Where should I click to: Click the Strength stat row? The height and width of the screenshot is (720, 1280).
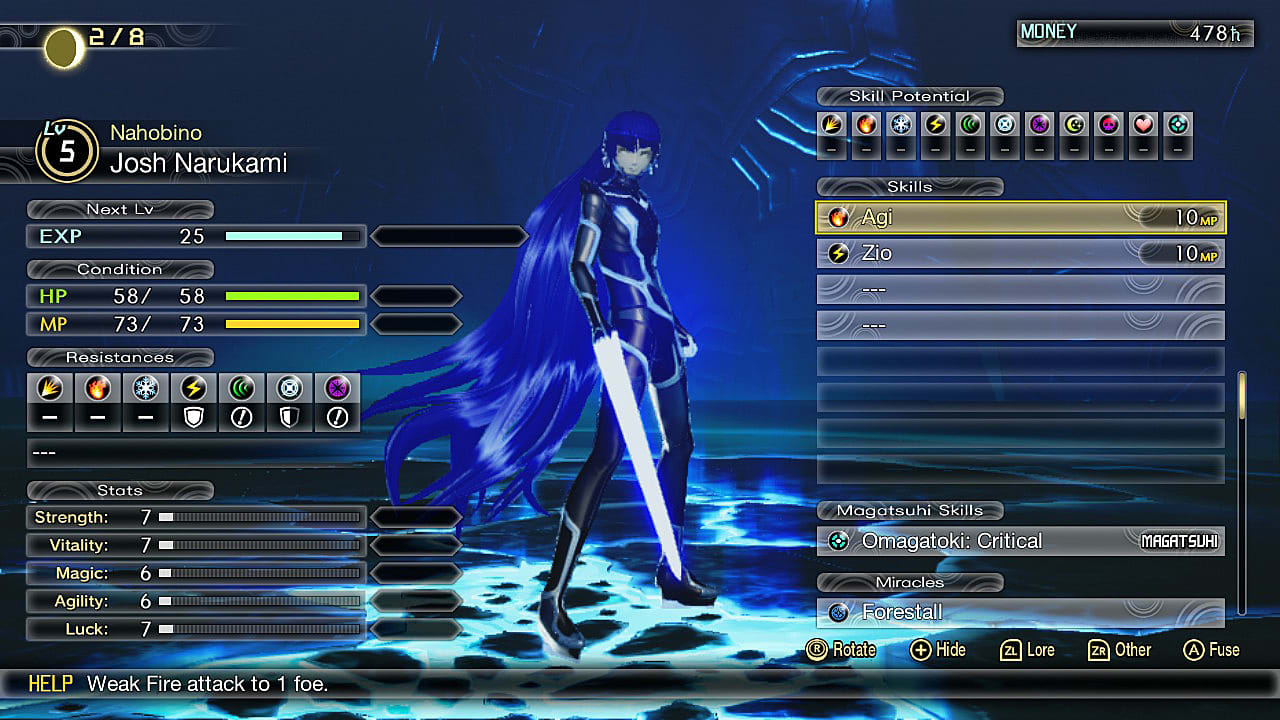click(196, 517)
